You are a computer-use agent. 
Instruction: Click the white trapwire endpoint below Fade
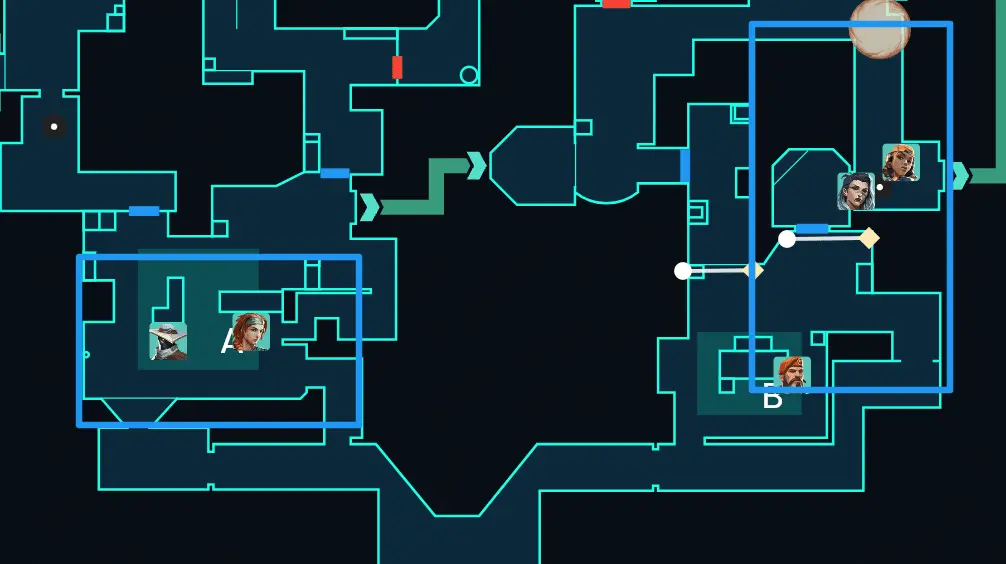point(787,239)
